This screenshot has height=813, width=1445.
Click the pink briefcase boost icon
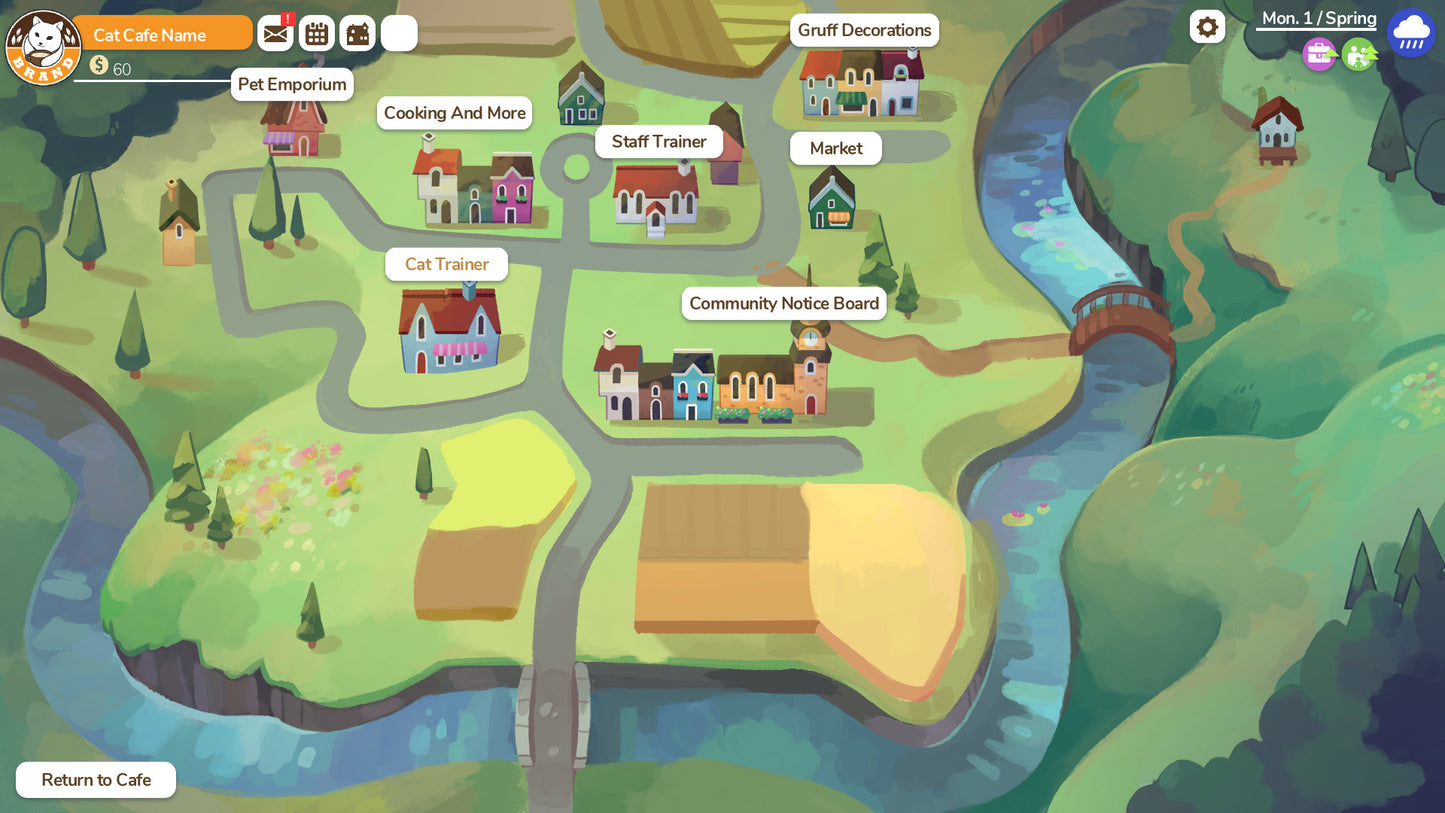1319,54
